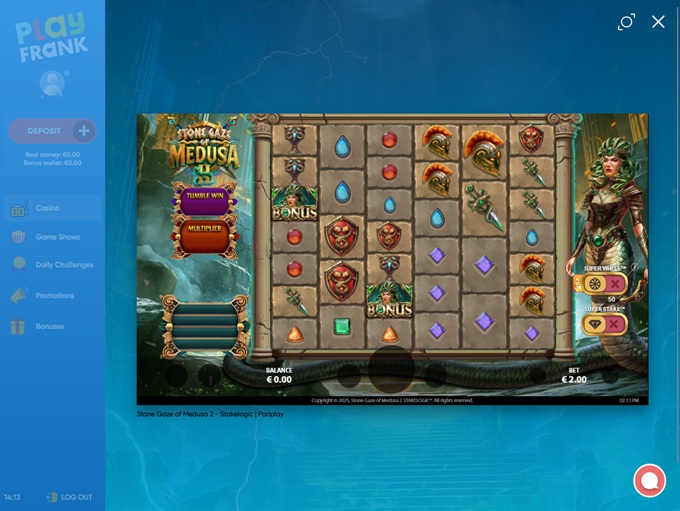This screenshot has width=680, height=511.
Task: Log out of the account
Action: pos(70,497)
